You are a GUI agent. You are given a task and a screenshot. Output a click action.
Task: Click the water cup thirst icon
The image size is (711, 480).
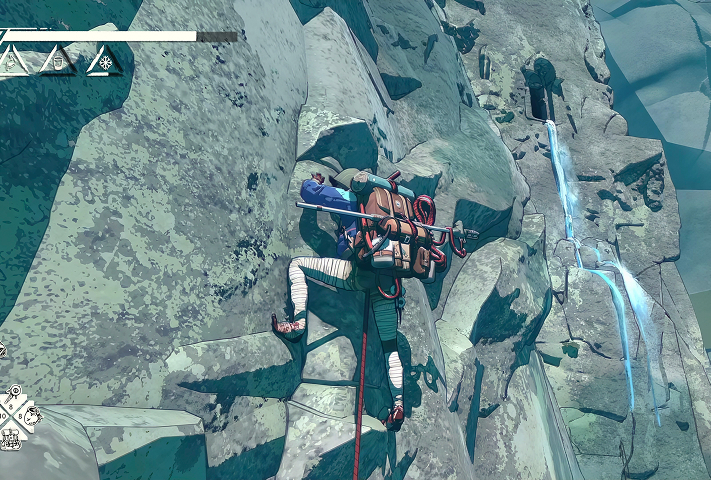[x=60, y=62]
